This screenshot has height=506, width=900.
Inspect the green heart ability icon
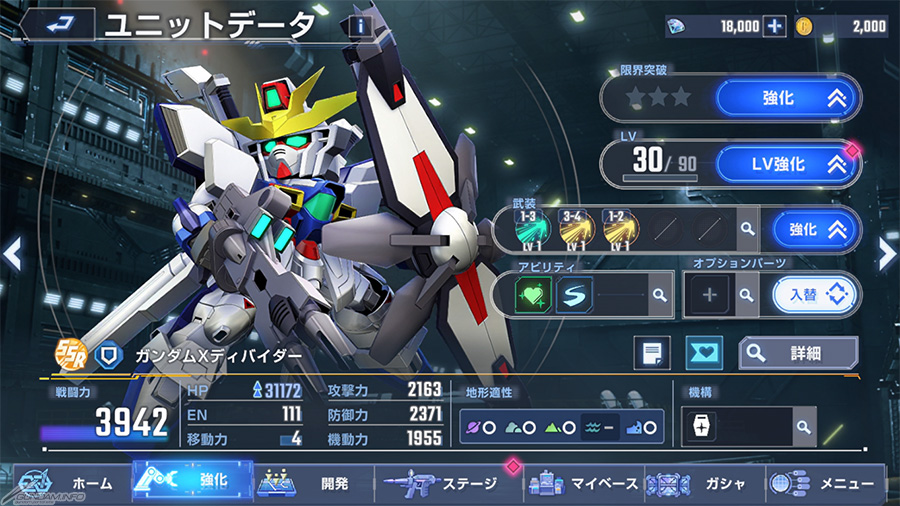tap(535, 295)
